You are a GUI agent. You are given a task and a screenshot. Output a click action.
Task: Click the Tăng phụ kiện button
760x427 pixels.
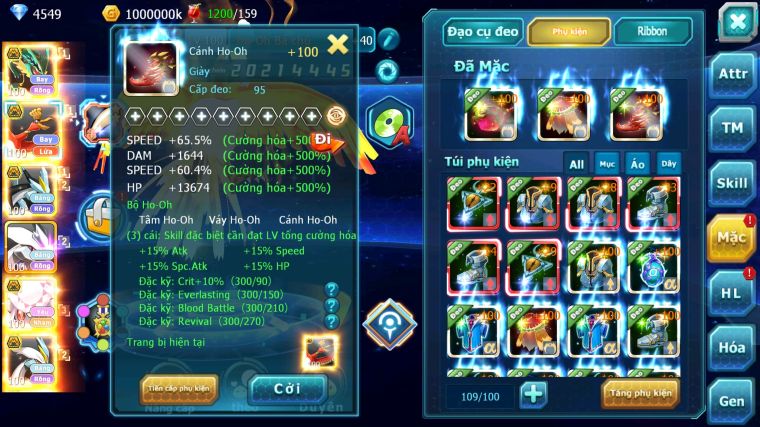tap(640, 393)
